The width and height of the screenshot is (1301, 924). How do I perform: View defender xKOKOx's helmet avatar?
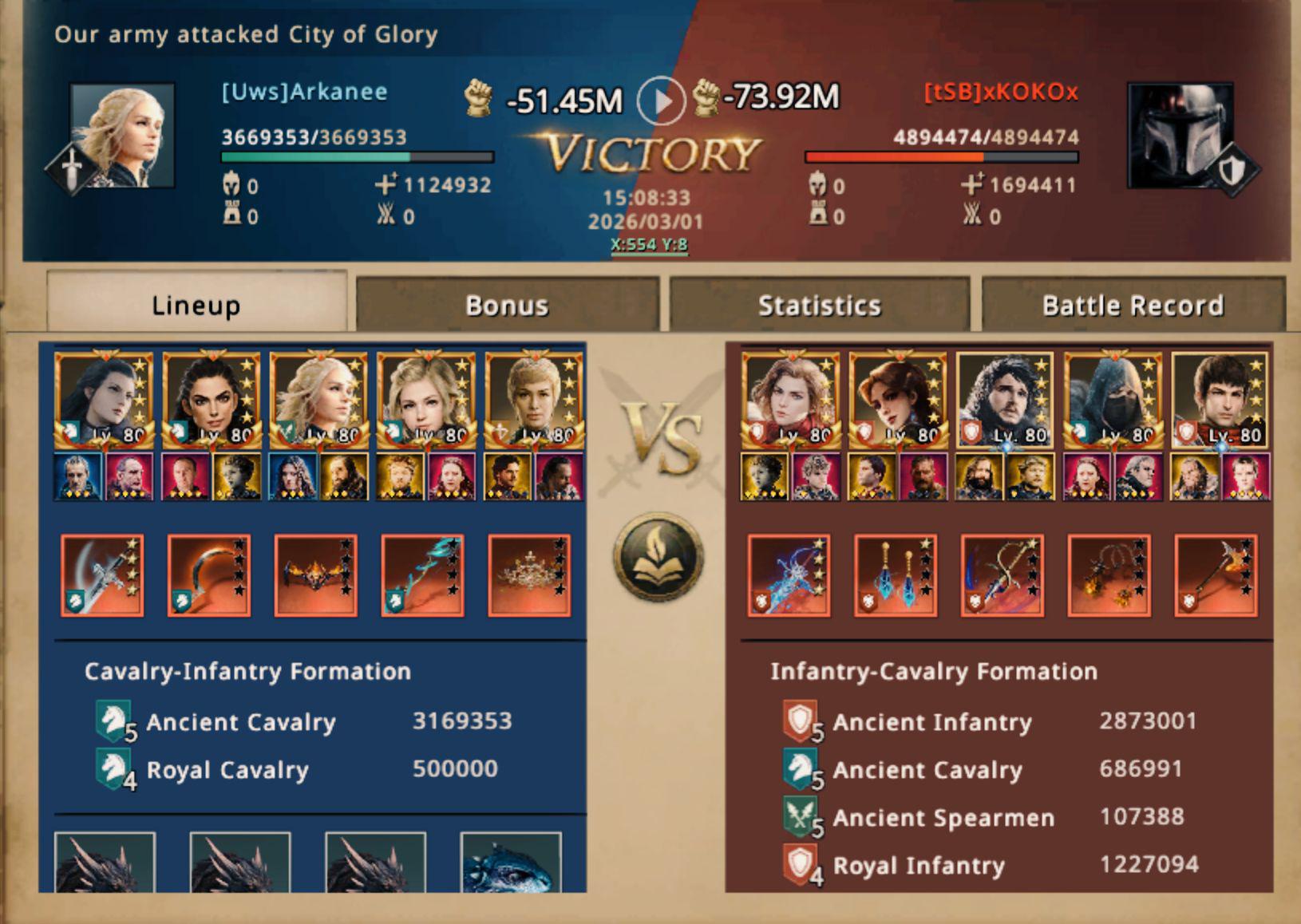1180,136
